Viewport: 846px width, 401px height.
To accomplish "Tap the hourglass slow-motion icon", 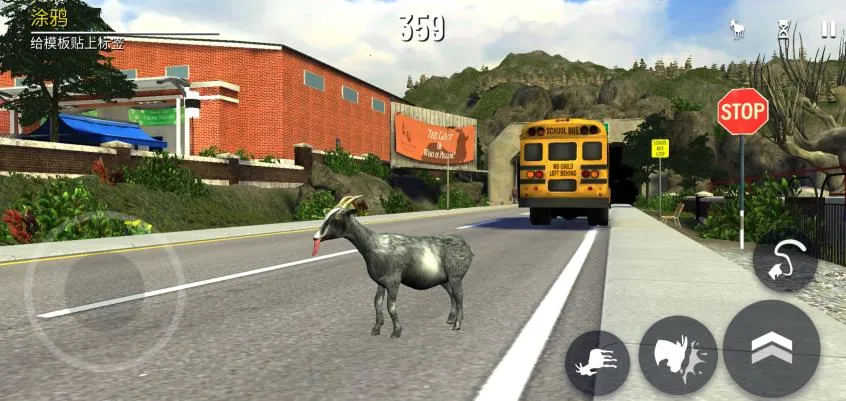I will 784,30.
